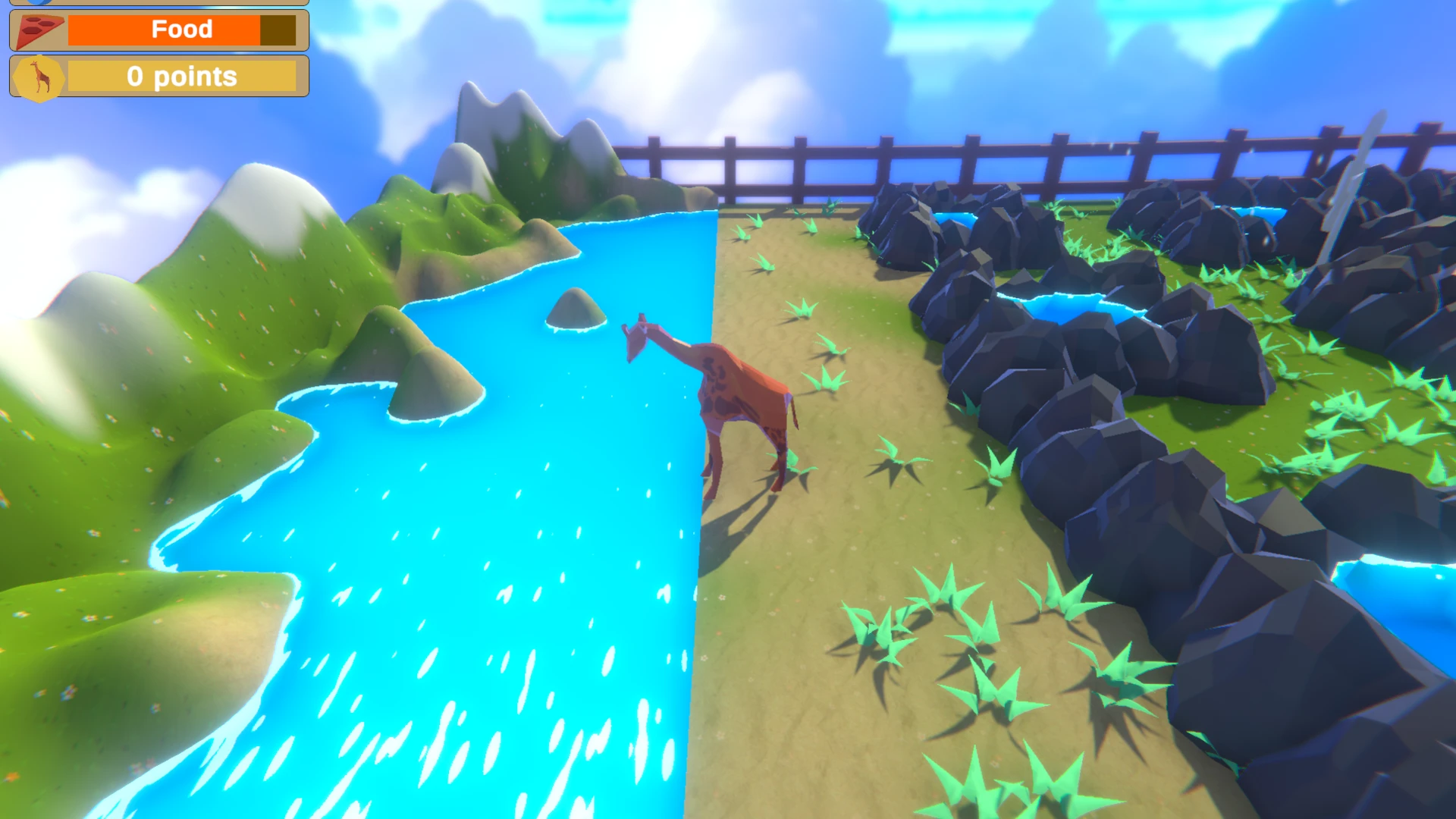Click the watermelon slice food icon

(x=38, y=30)
